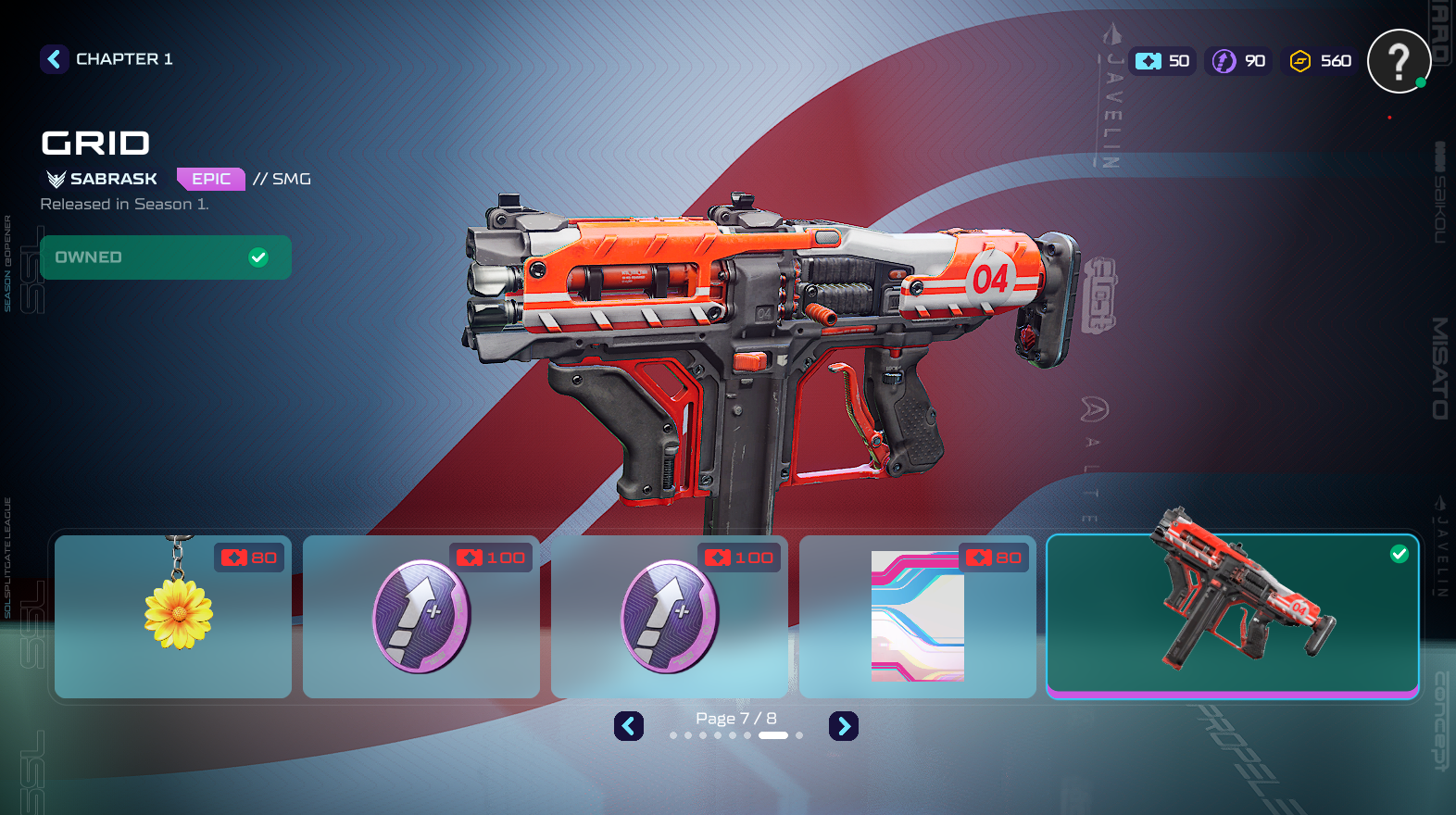This screenshot has height=815, width=1456.
Task: Open the purple lightning currency counter
Action: [x=1239, y=61]
